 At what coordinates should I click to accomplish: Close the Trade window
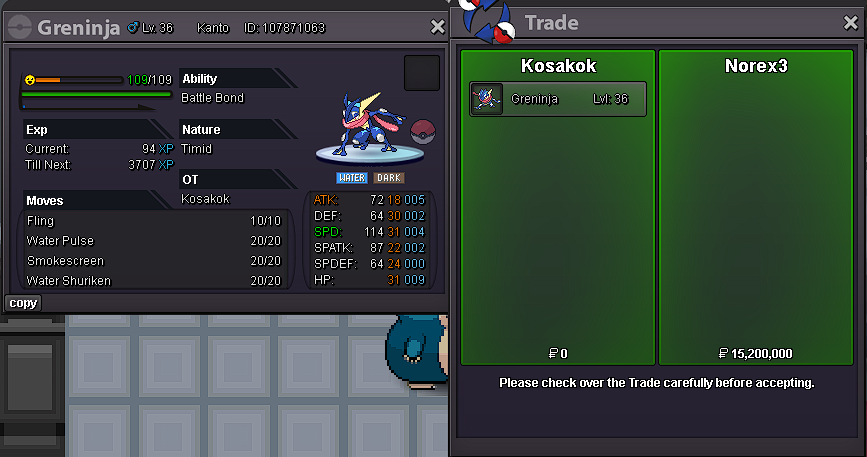[x=851, y=22]
